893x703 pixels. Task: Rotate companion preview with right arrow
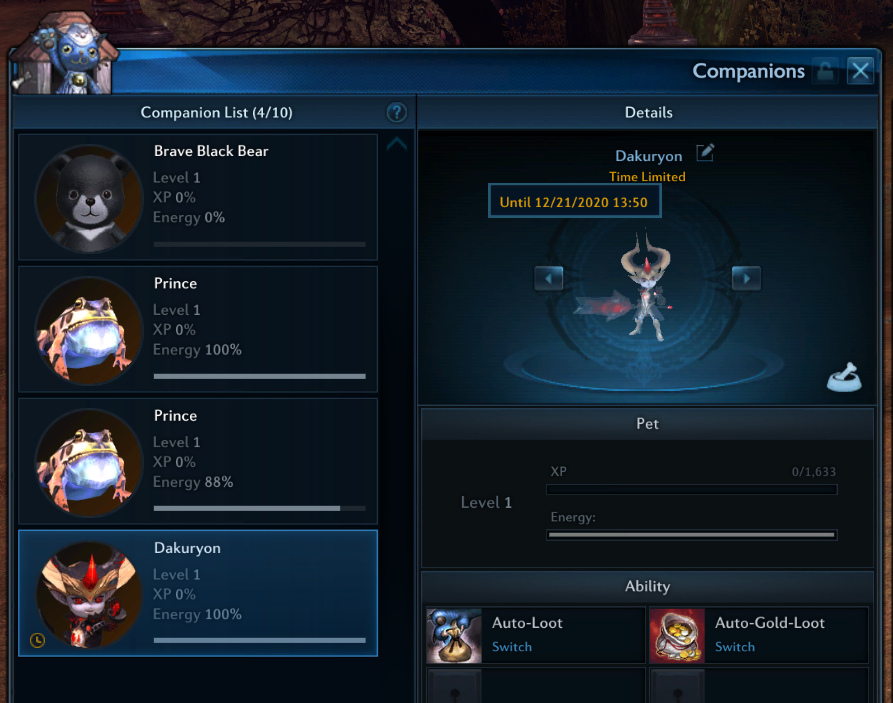point(746,277)
